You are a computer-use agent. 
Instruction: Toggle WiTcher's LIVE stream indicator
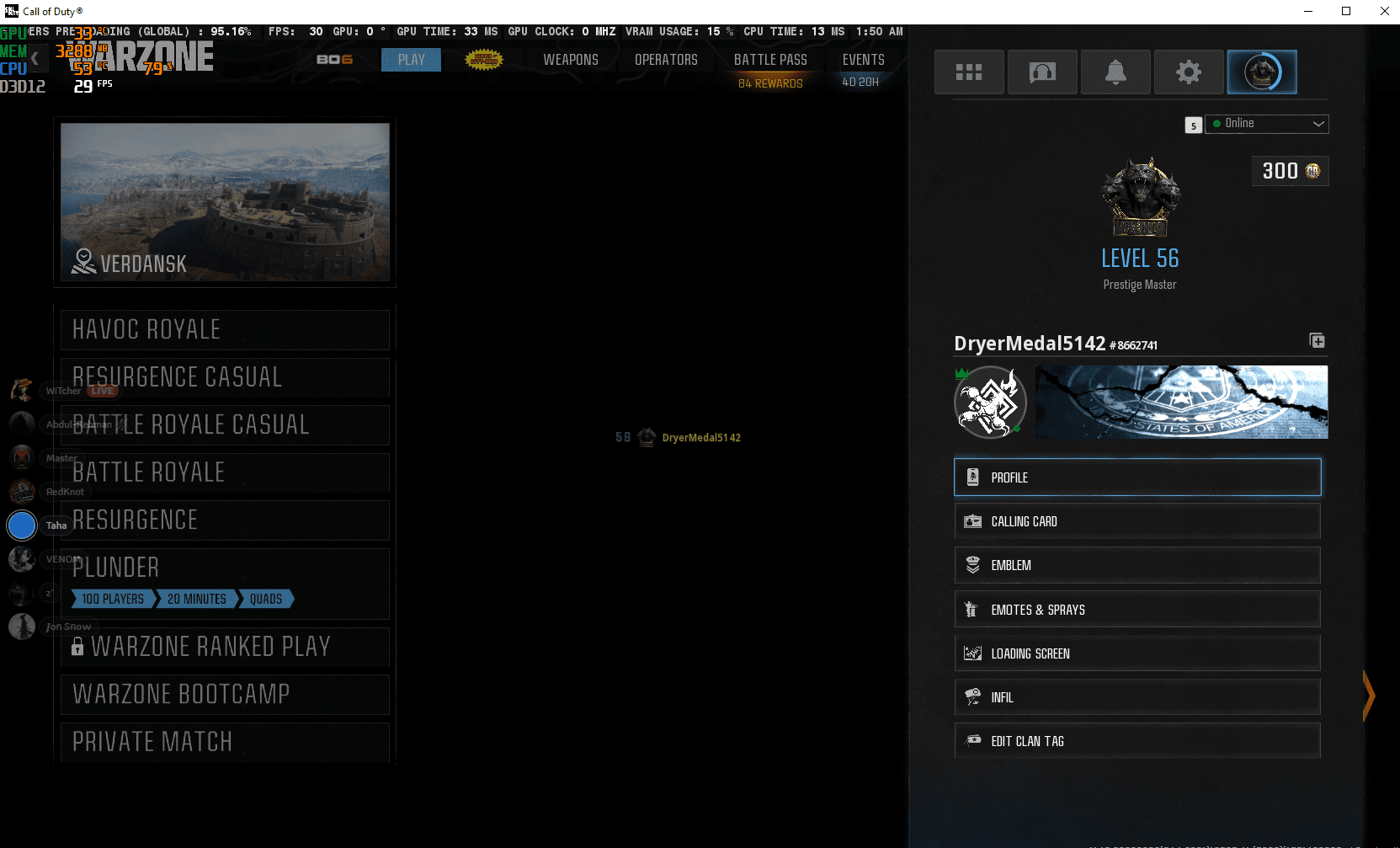click(x=102, y=390)
